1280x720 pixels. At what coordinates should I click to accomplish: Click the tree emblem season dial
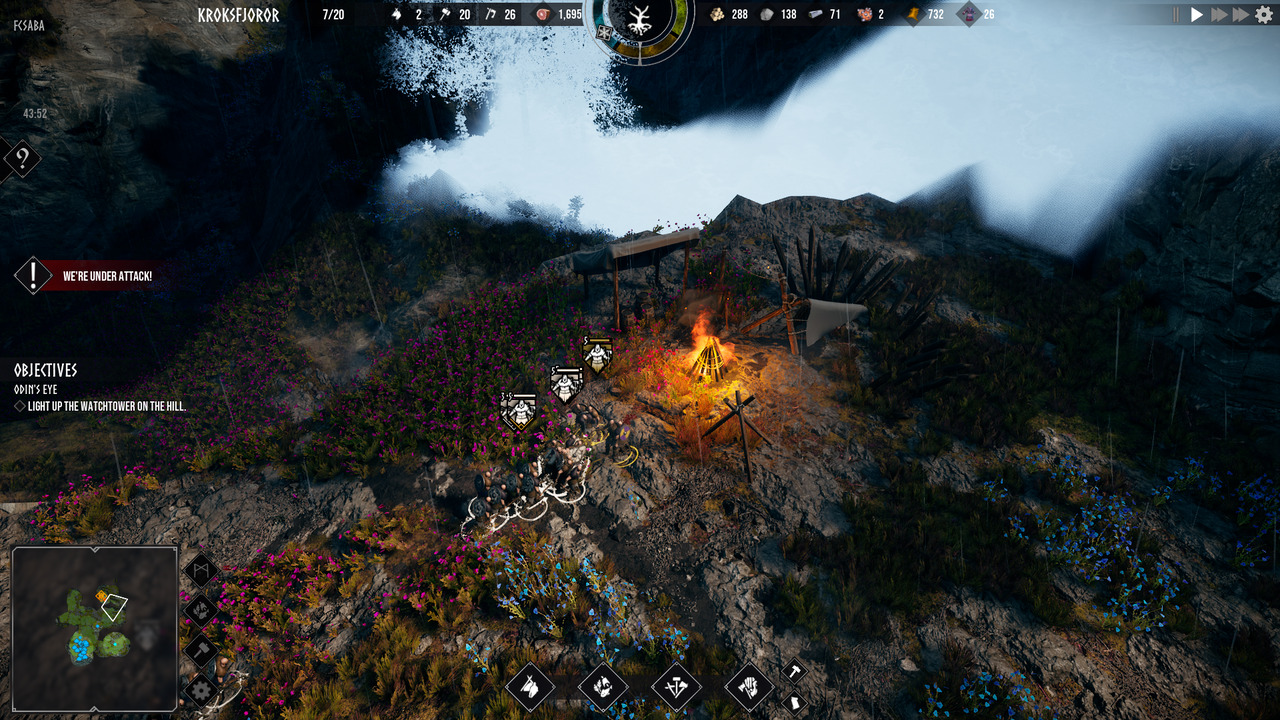[638, 22]
